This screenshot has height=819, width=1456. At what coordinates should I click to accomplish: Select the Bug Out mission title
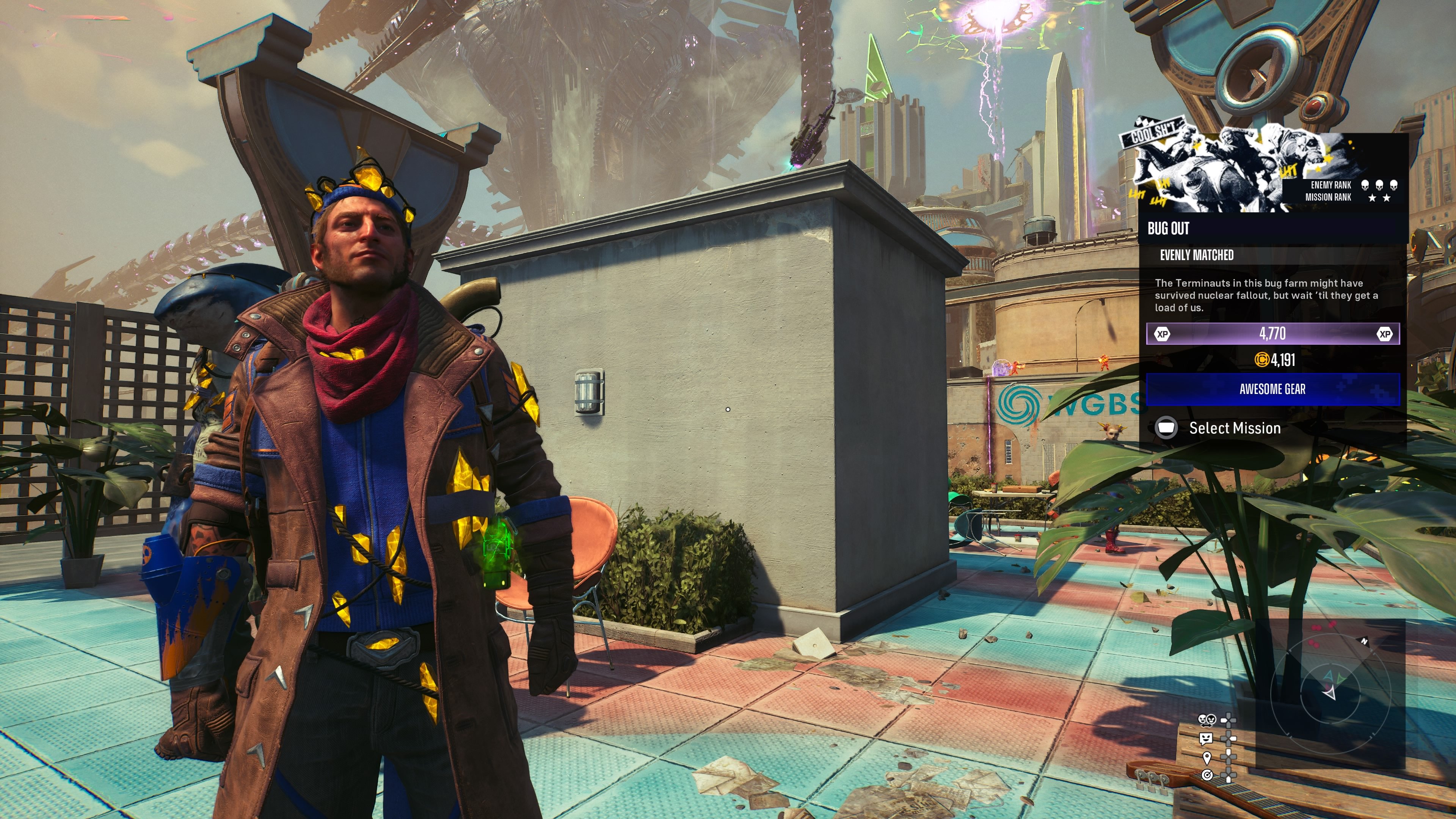[1168, 228]
